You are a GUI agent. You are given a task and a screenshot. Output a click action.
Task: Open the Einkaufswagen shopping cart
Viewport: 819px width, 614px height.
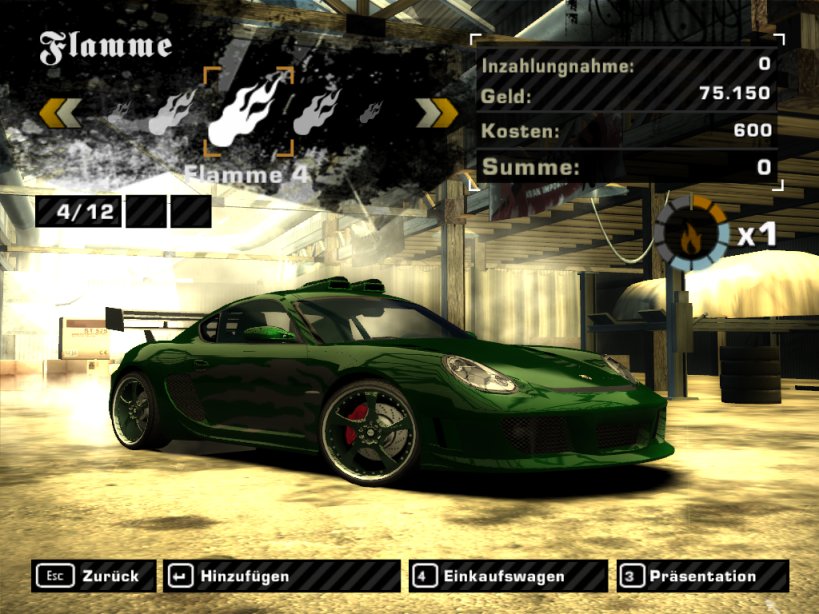507,576
